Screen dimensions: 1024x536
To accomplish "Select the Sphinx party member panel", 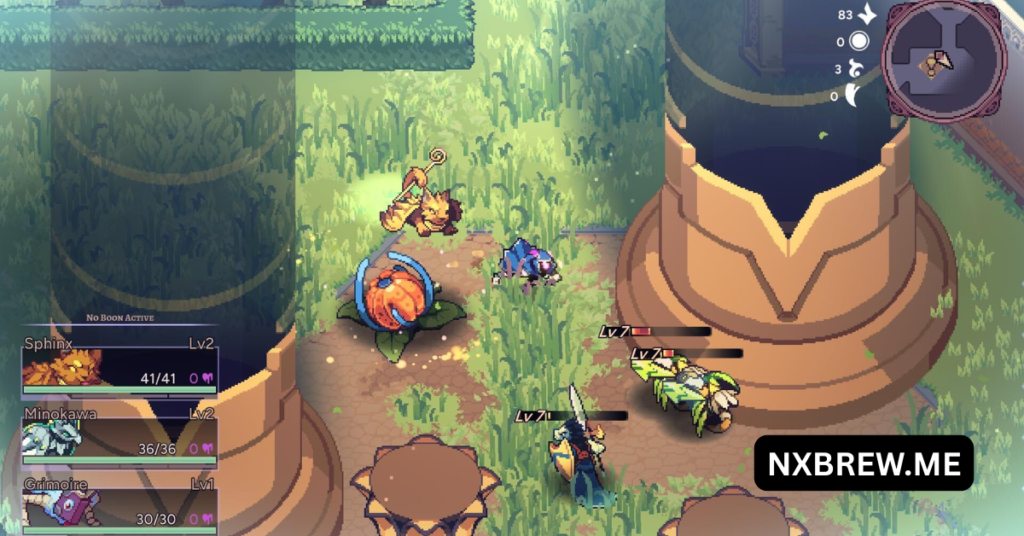I will pos(119,364).
